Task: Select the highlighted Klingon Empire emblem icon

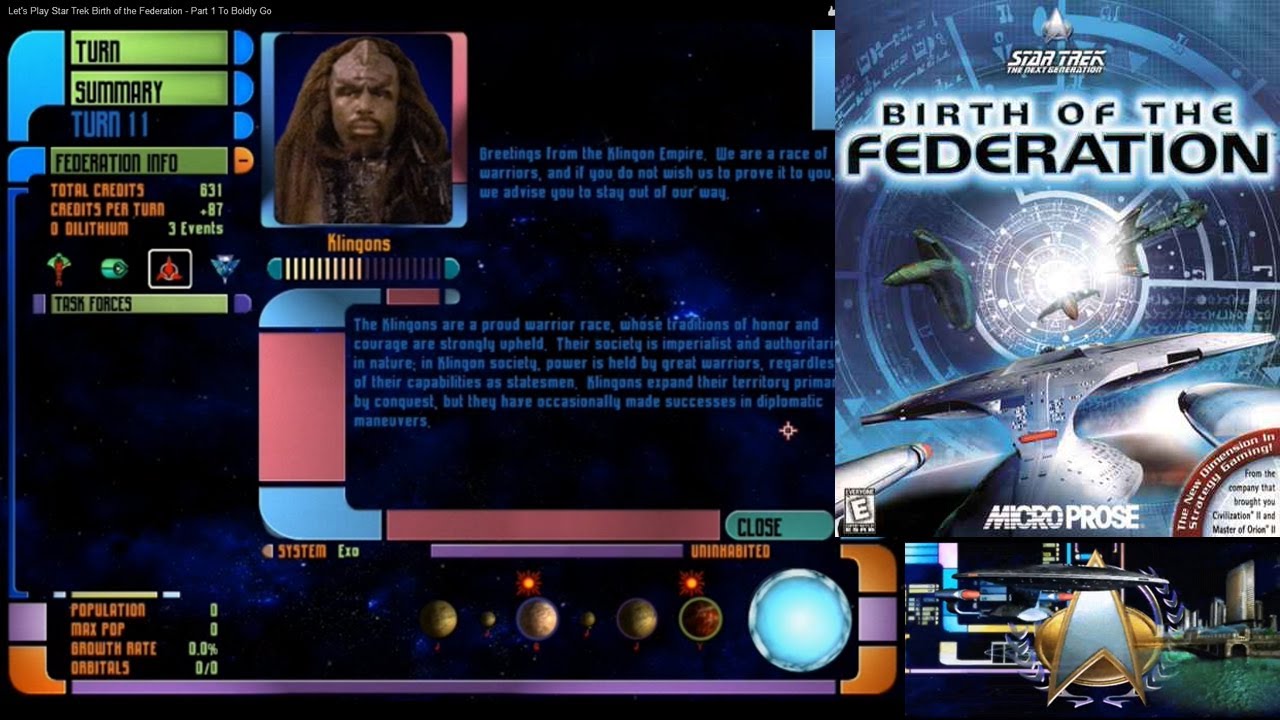Action: [169, 268]
